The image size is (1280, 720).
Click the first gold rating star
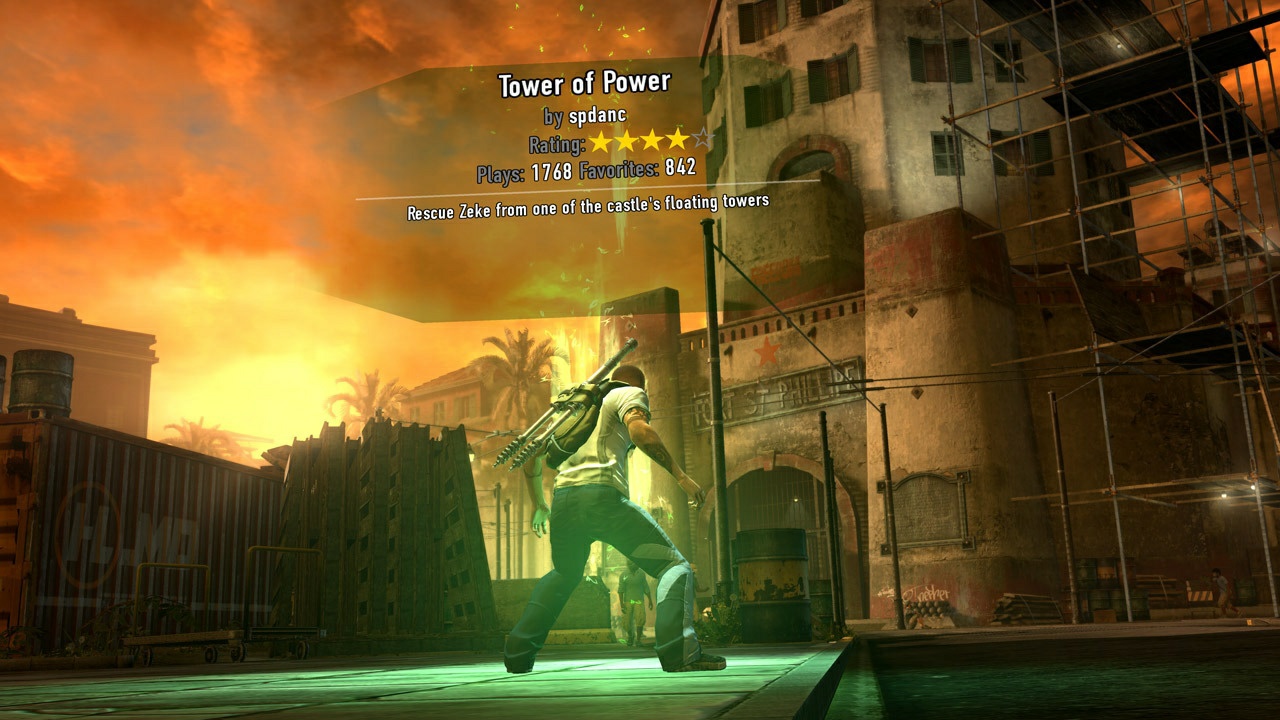click(x=602, y=141)
